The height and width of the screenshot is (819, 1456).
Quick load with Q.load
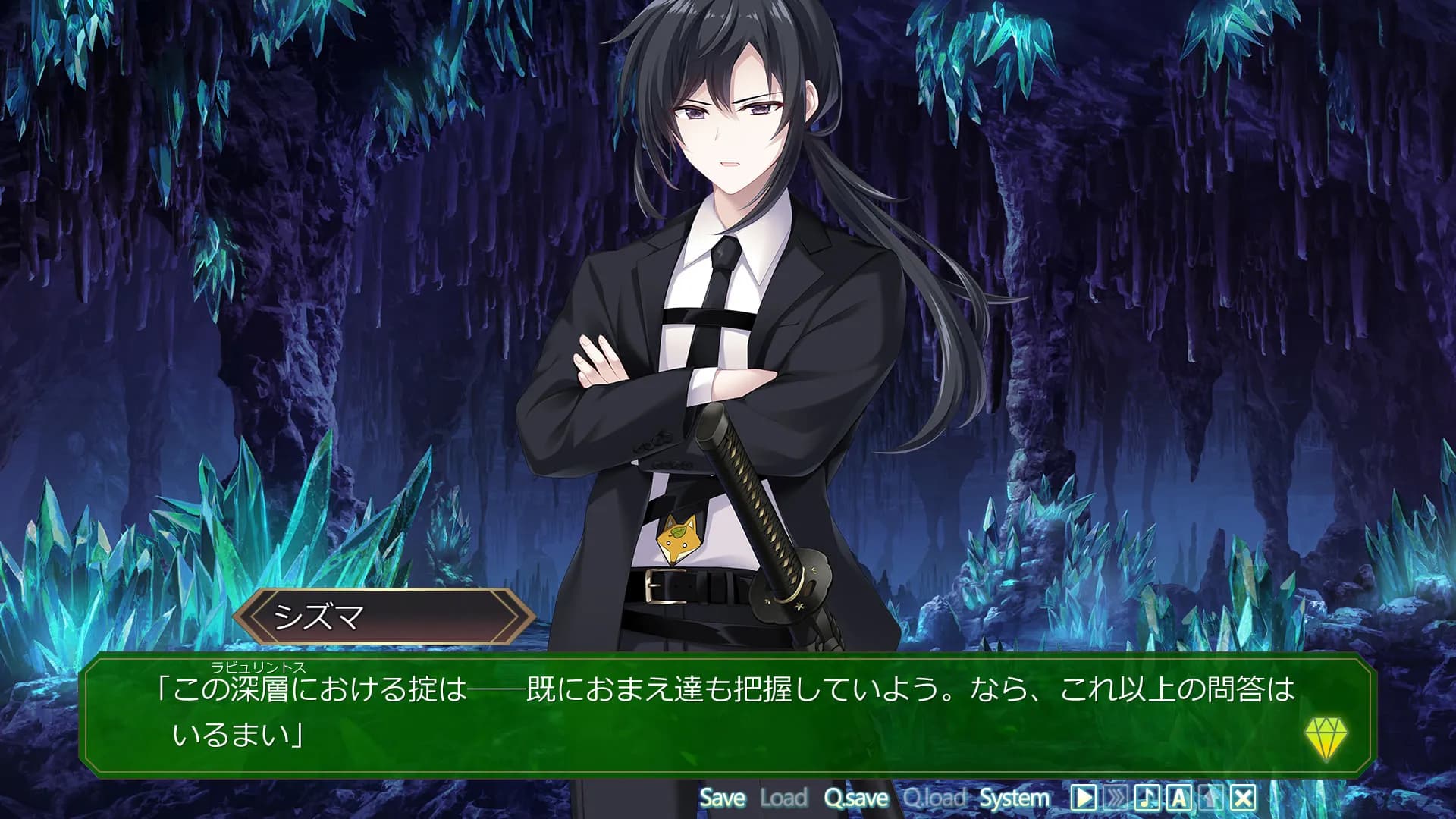[x=934, y=798]
